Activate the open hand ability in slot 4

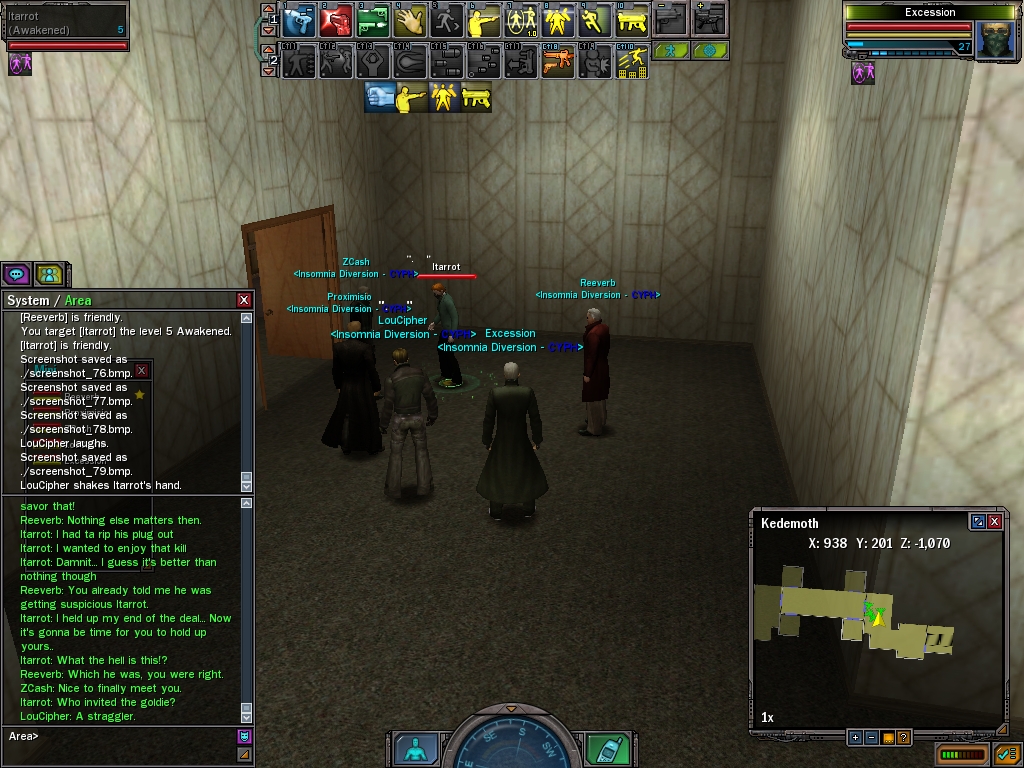(410, 19)
